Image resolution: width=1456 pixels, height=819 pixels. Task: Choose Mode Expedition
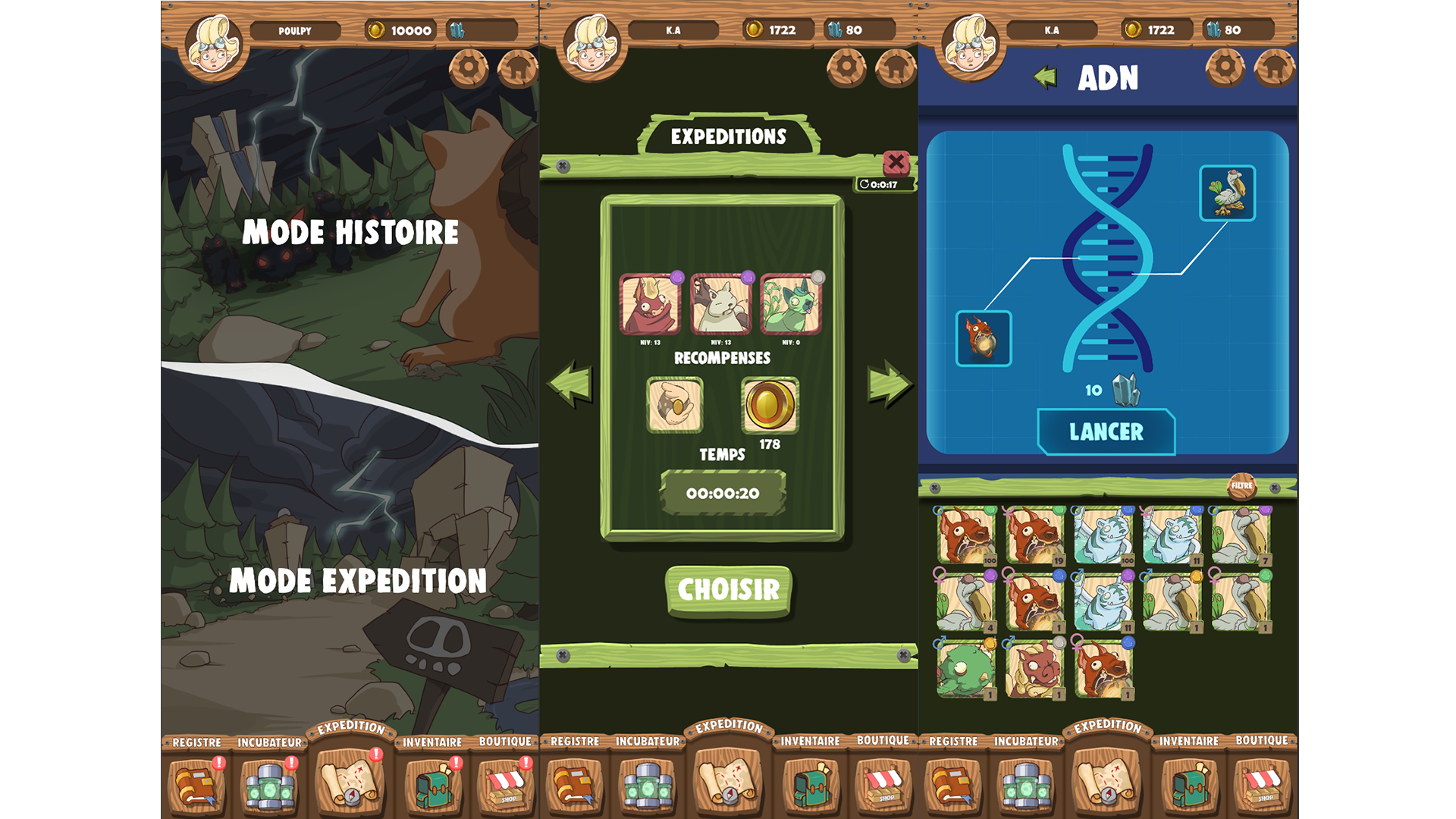[x=357, y=581]
